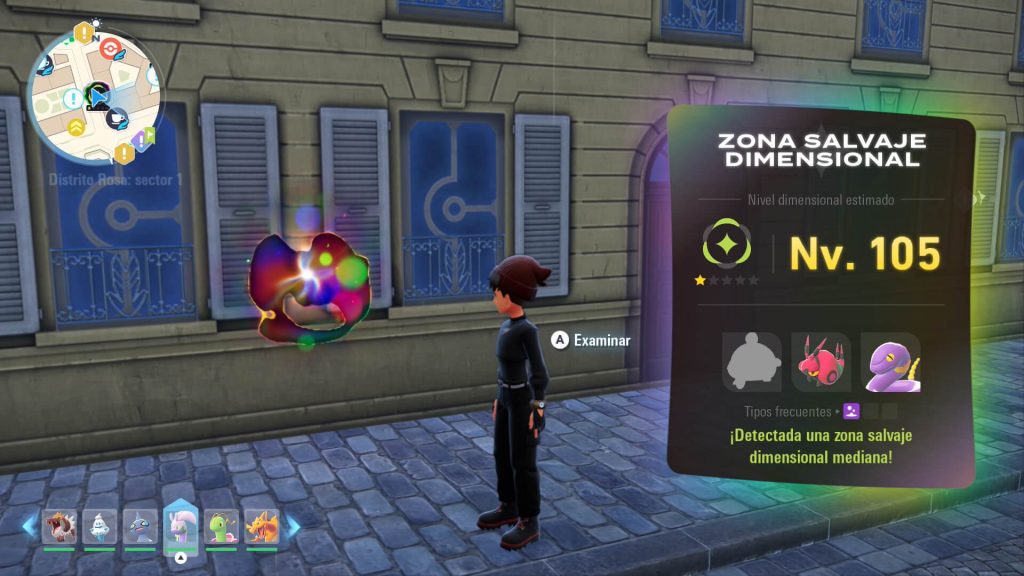Open the circular minimap
The height and width of the screenshot is (576, 1024).
[93, 92]
